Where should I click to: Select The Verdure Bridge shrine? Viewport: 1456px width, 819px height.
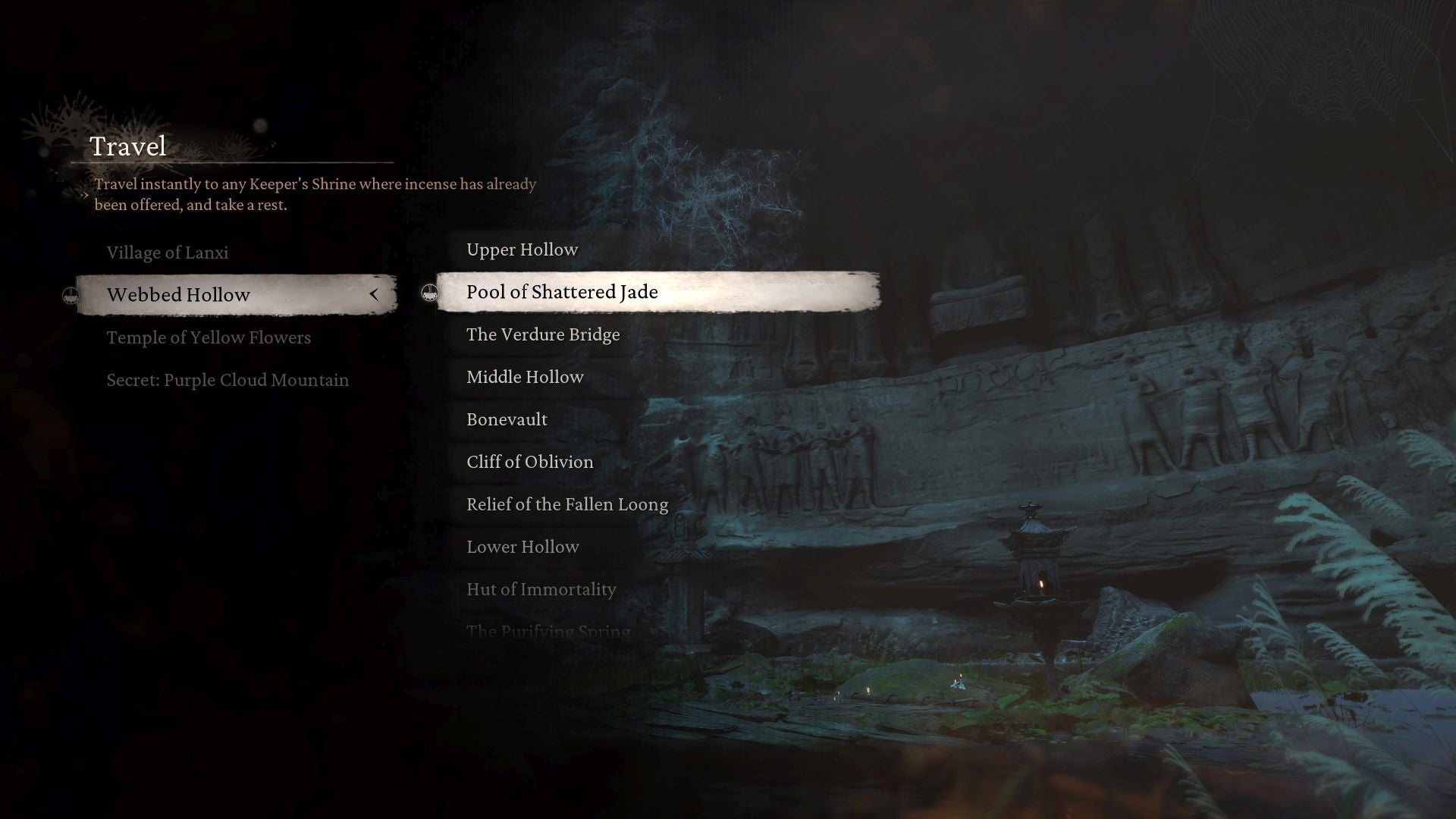point(543,334)
